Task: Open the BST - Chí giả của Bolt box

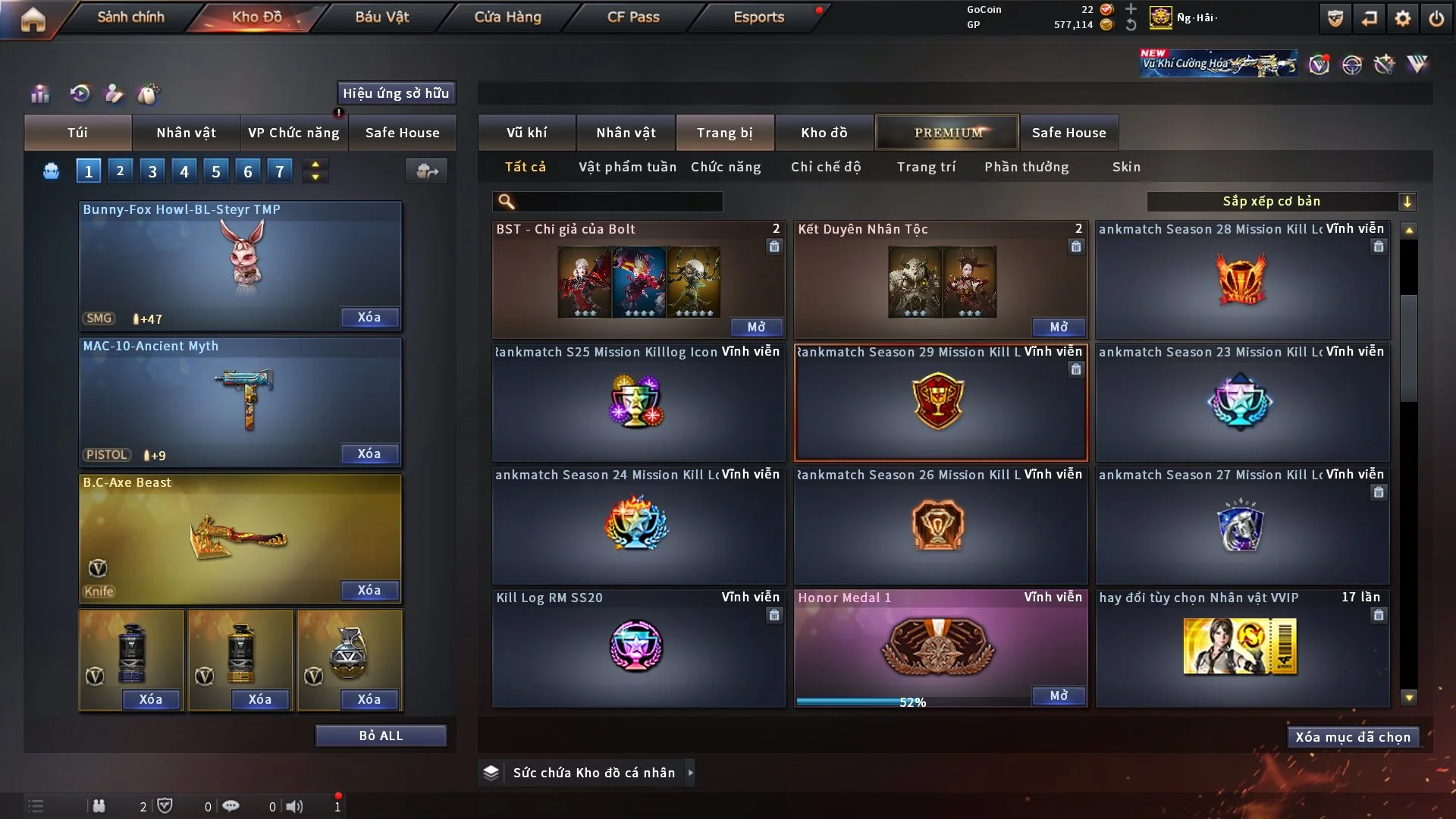Action: (756, 327)
